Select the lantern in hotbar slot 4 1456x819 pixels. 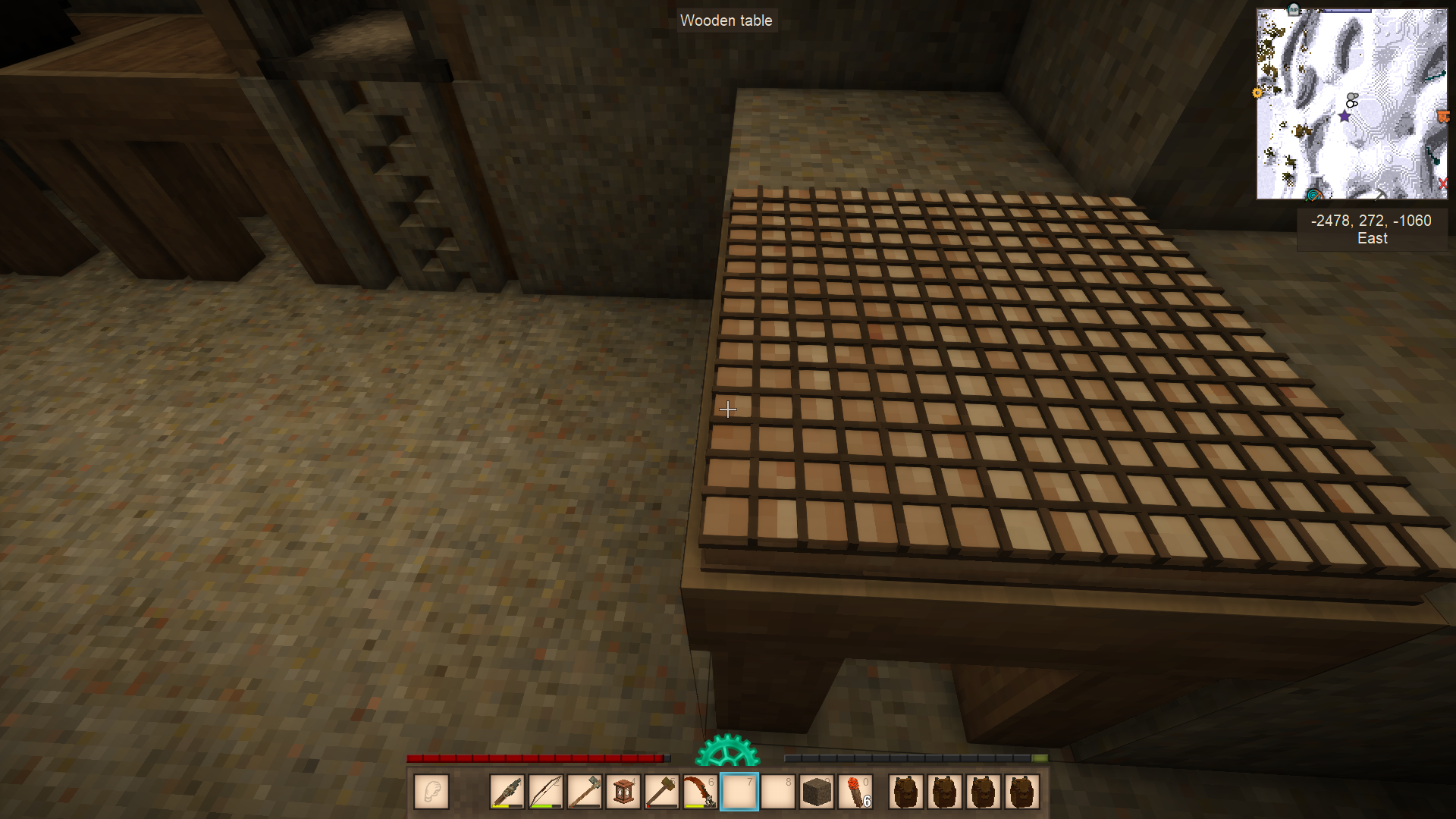click(623, 791)
